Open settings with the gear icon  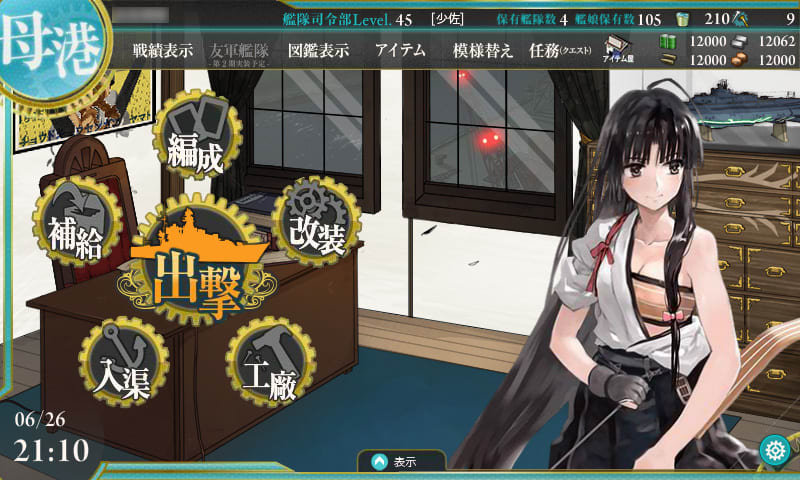coord(772,450)
